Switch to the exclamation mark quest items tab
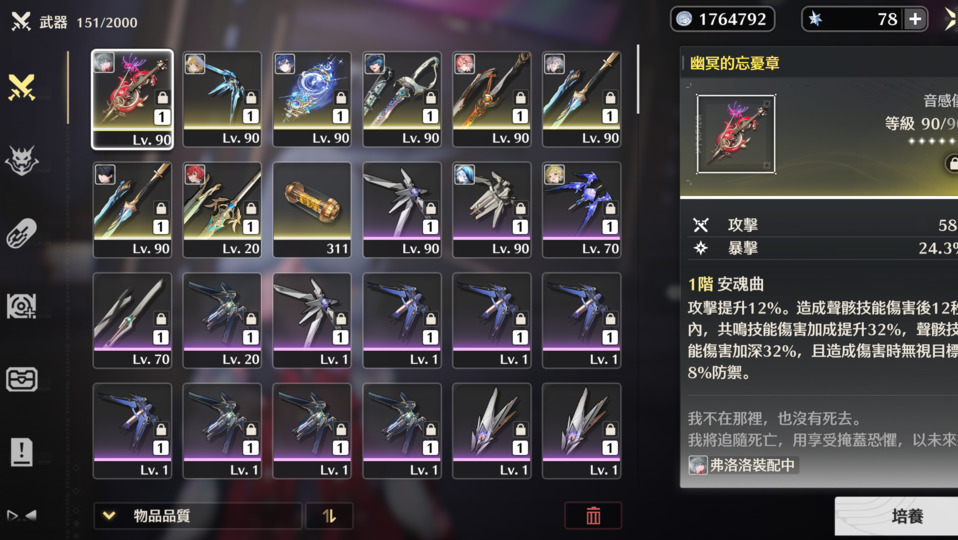This screenshot has width=958, height=540. tap(22, 452)
